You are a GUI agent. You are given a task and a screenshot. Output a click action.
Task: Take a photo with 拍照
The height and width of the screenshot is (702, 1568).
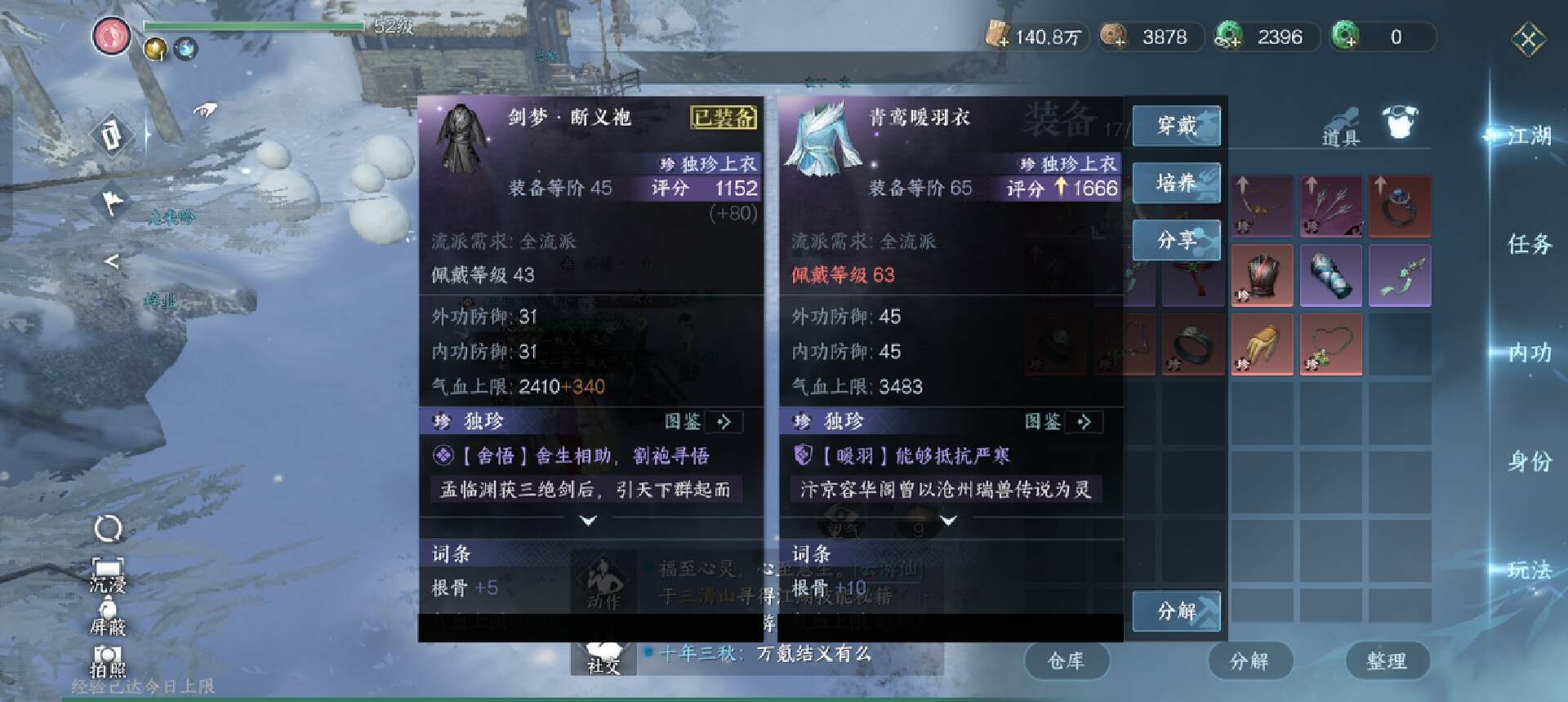pyautogui.click(x=108, y=661)
